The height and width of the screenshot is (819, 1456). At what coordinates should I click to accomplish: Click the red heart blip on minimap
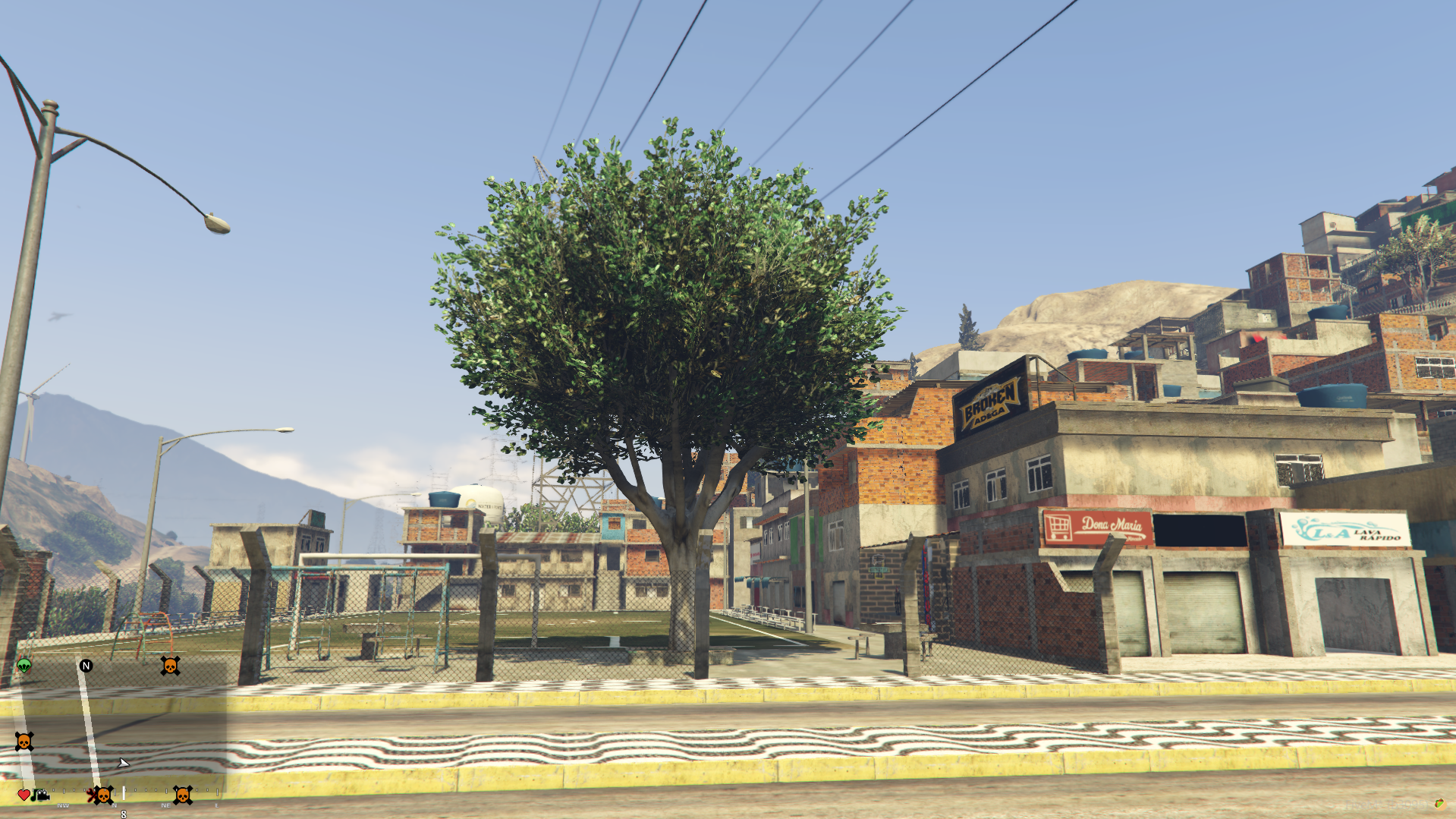click(x=24, y=795)
